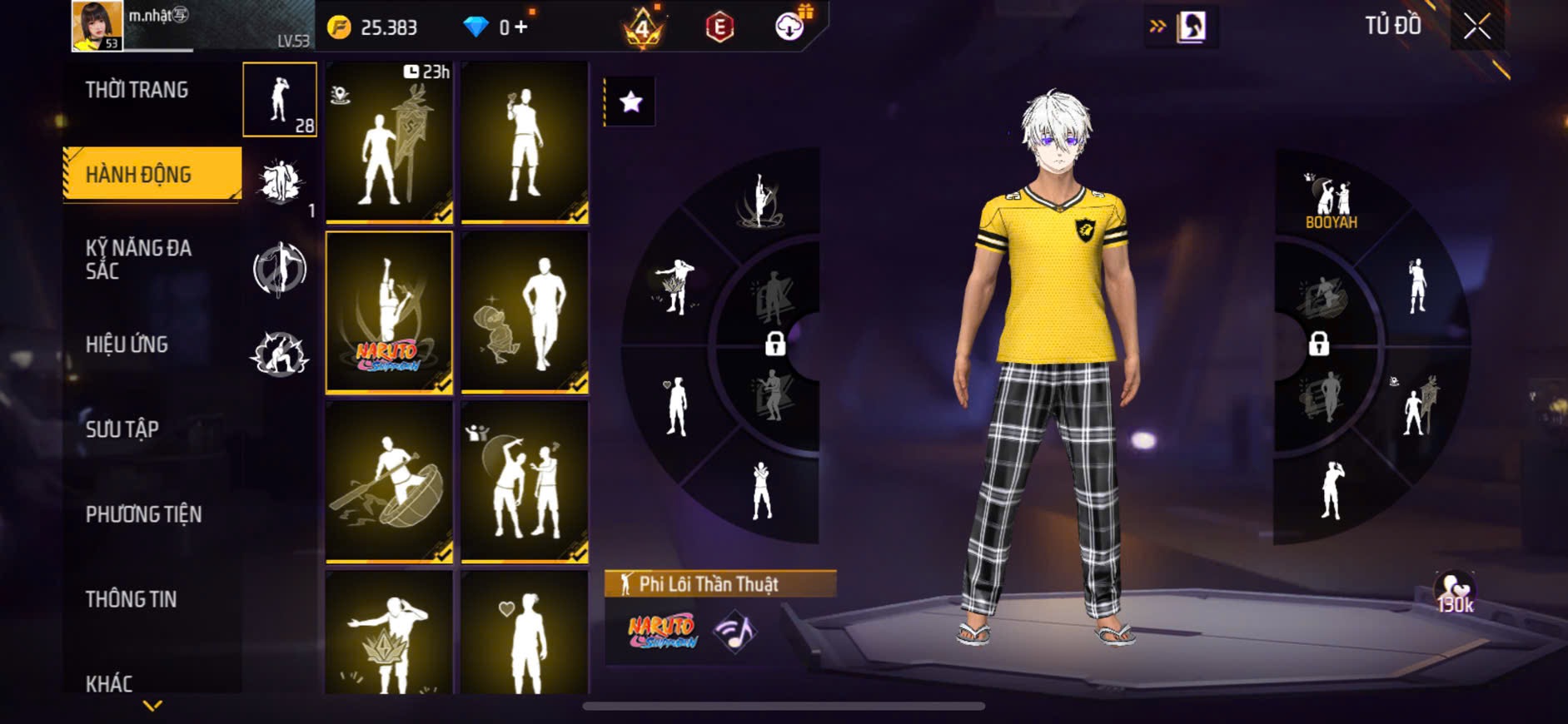
Task: Open the download cloud gift icon
Action: (x=789, y=27)
